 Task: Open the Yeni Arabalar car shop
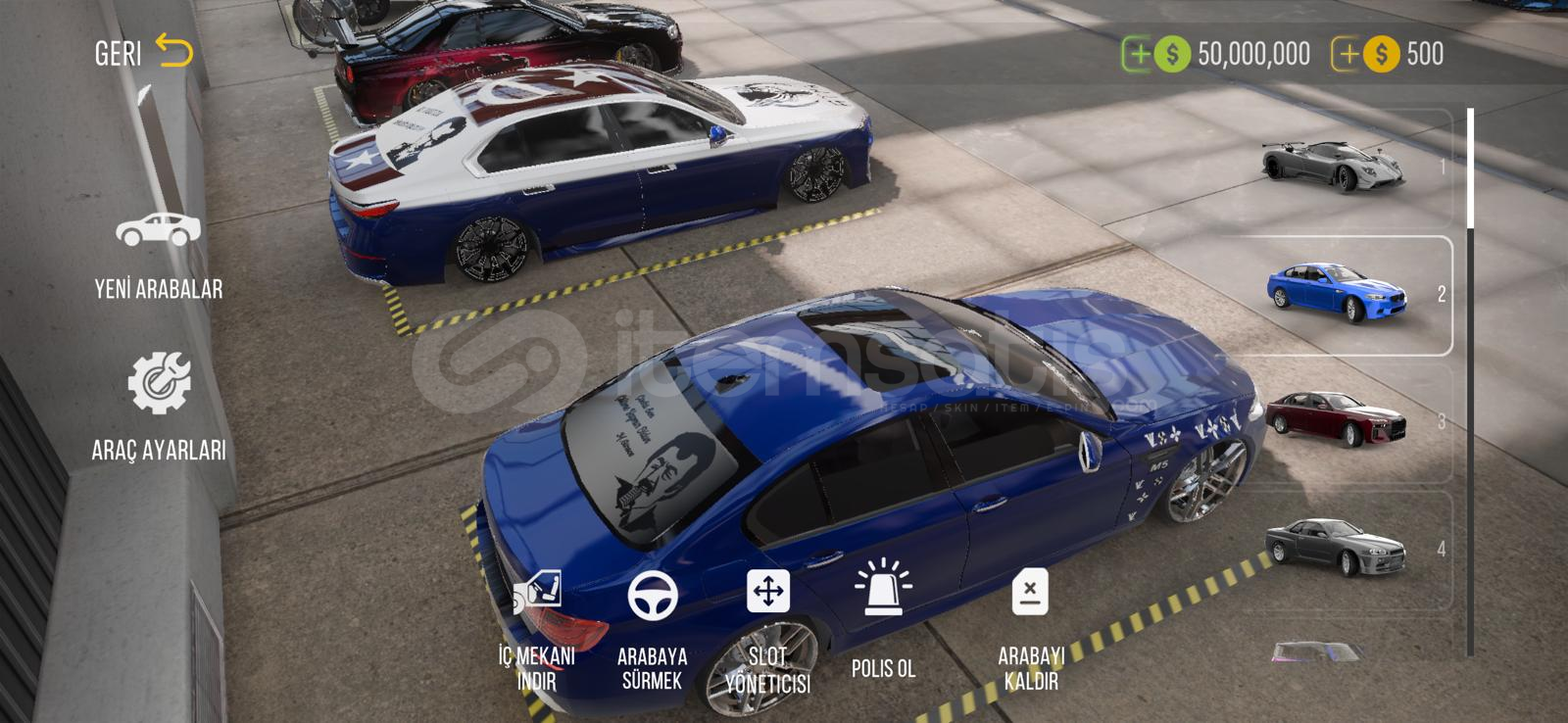click(x=158, y=252)
